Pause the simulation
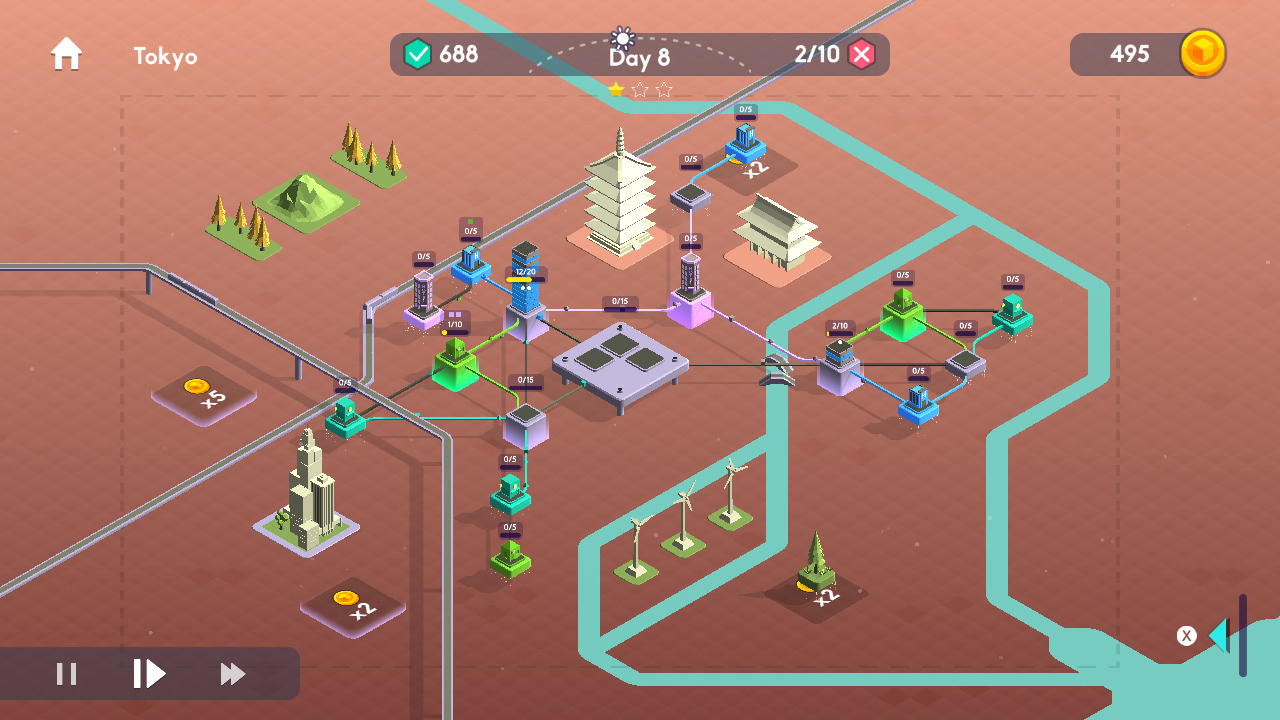The height and width of the screenshot is (720, 1280). click(x=66, y=674)
